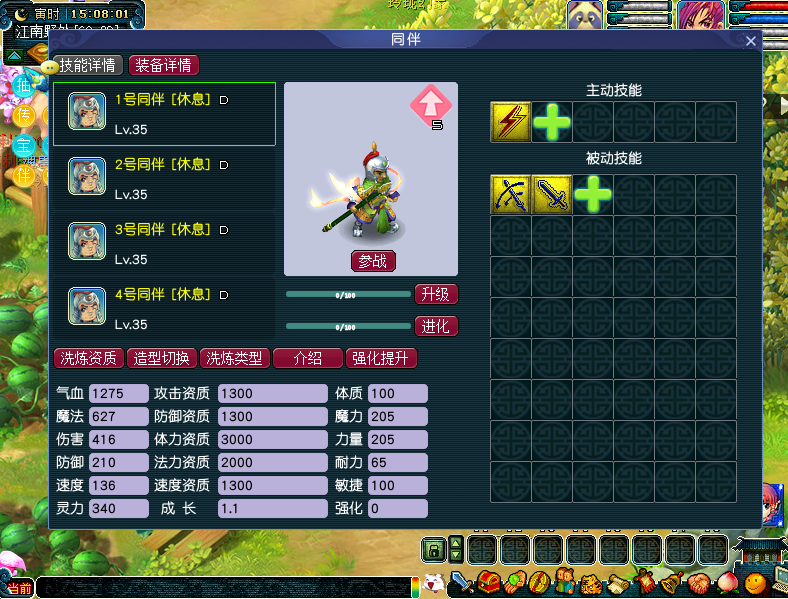Open the 装备详情 tab
788x599 pixels.
pos(164,65)
